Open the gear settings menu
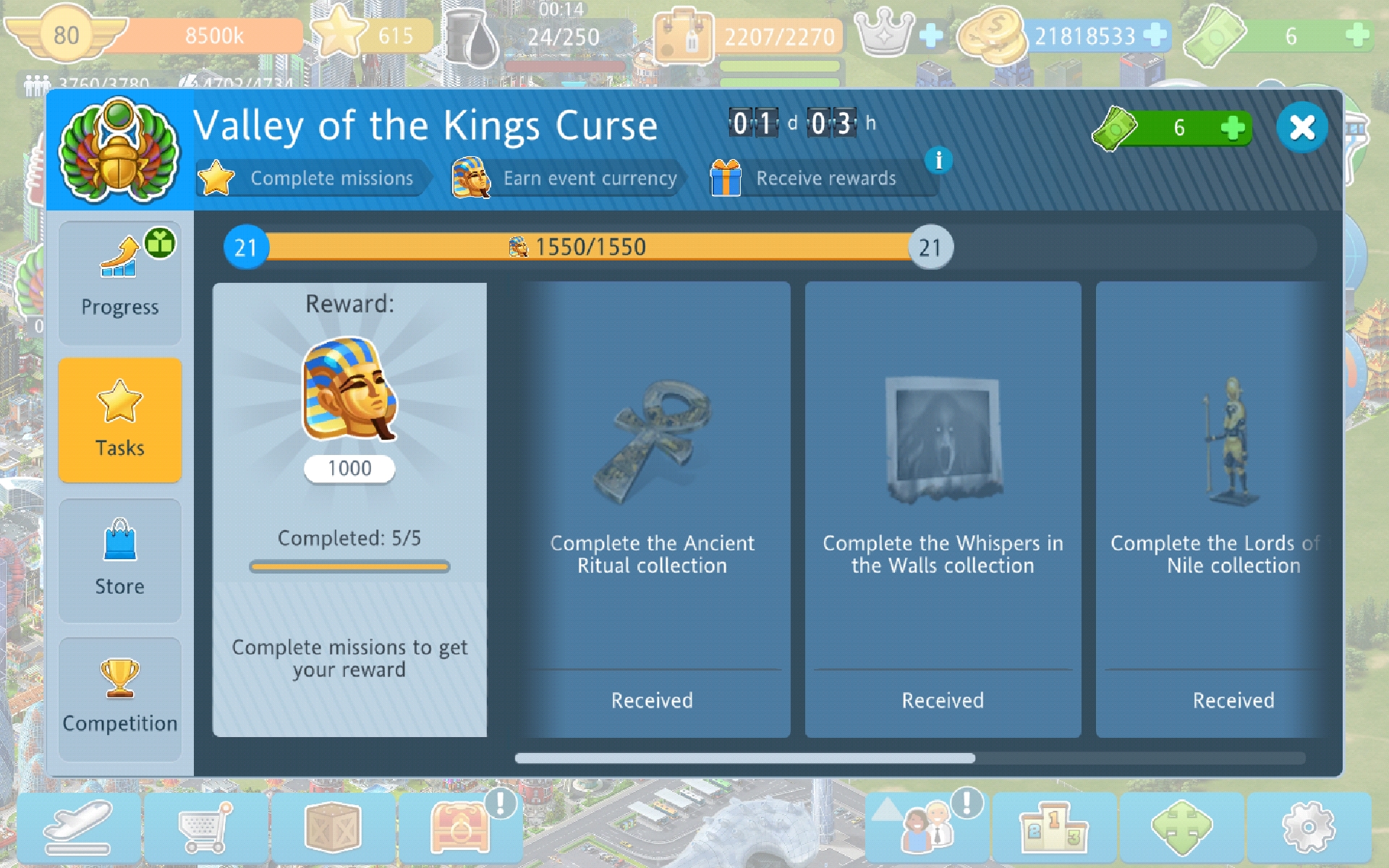The width and height of the screenshot is (1389, 868). point(1308,827)
